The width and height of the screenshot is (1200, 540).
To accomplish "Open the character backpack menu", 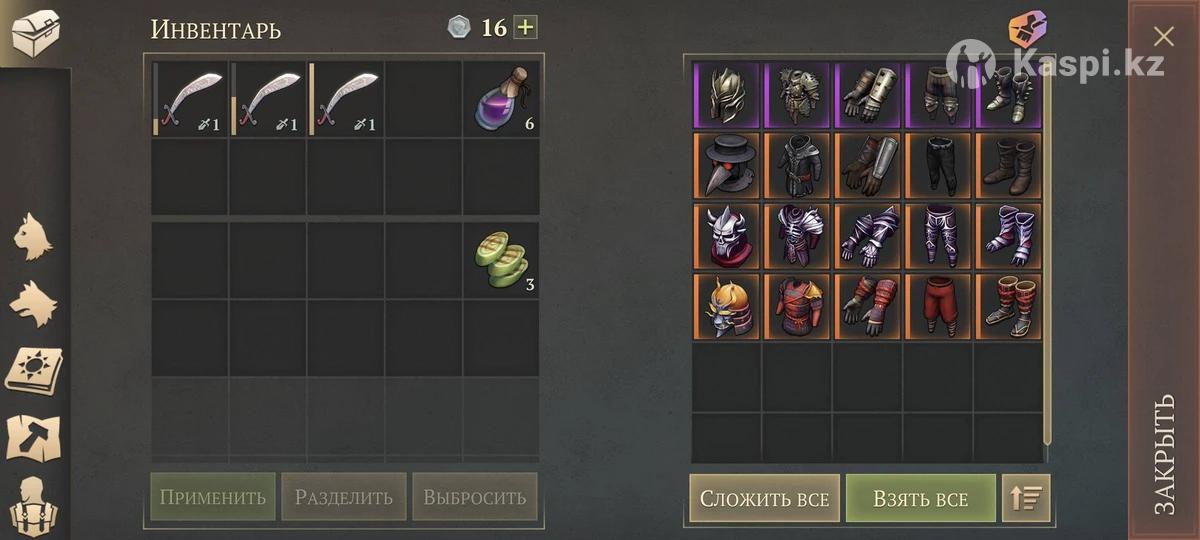I will click(x=33, y=505).
